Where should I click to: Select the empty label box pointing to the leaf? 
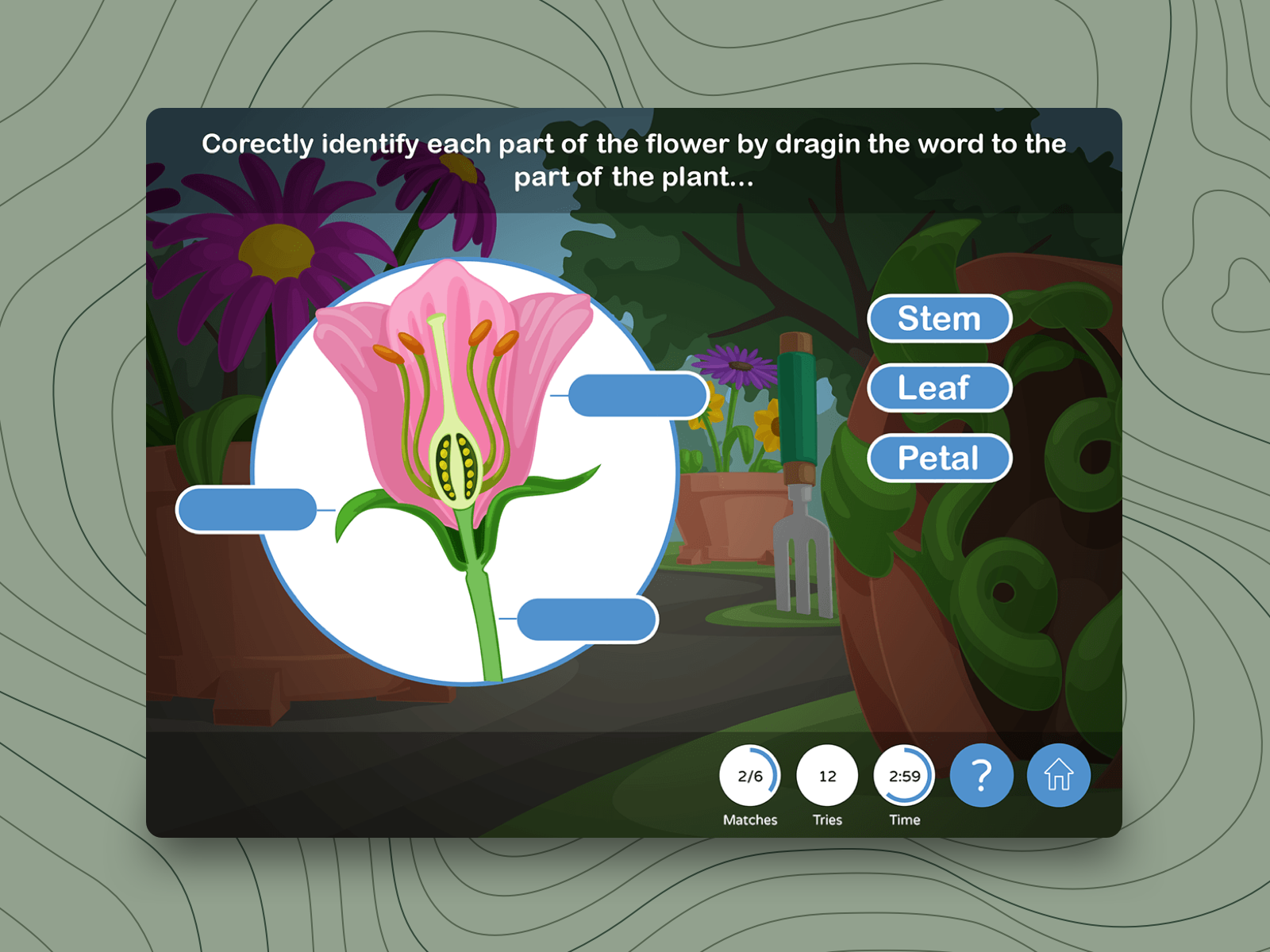pos(247,509)
